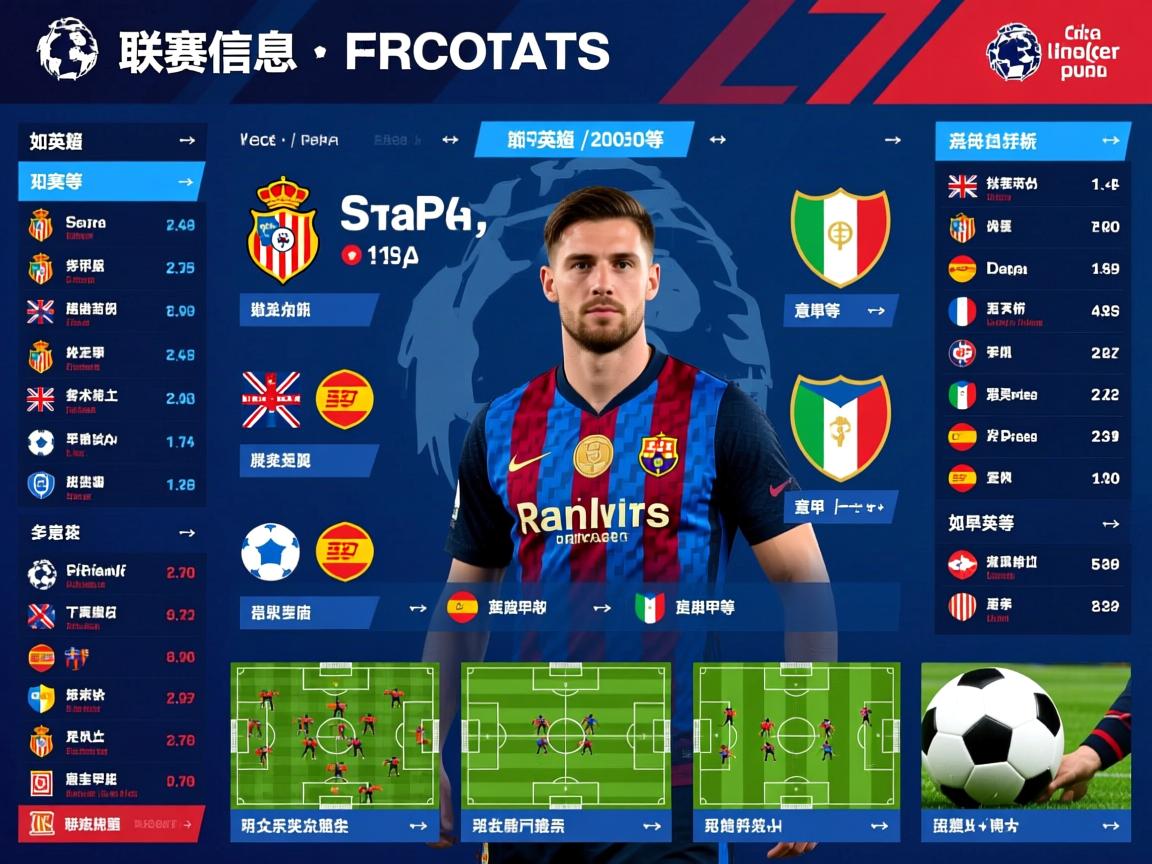Open the right list row showing 8.20
Image resolution: width=1152 pixels, height=864 pixels.
pyautogui.click(x=1032, y=227)
